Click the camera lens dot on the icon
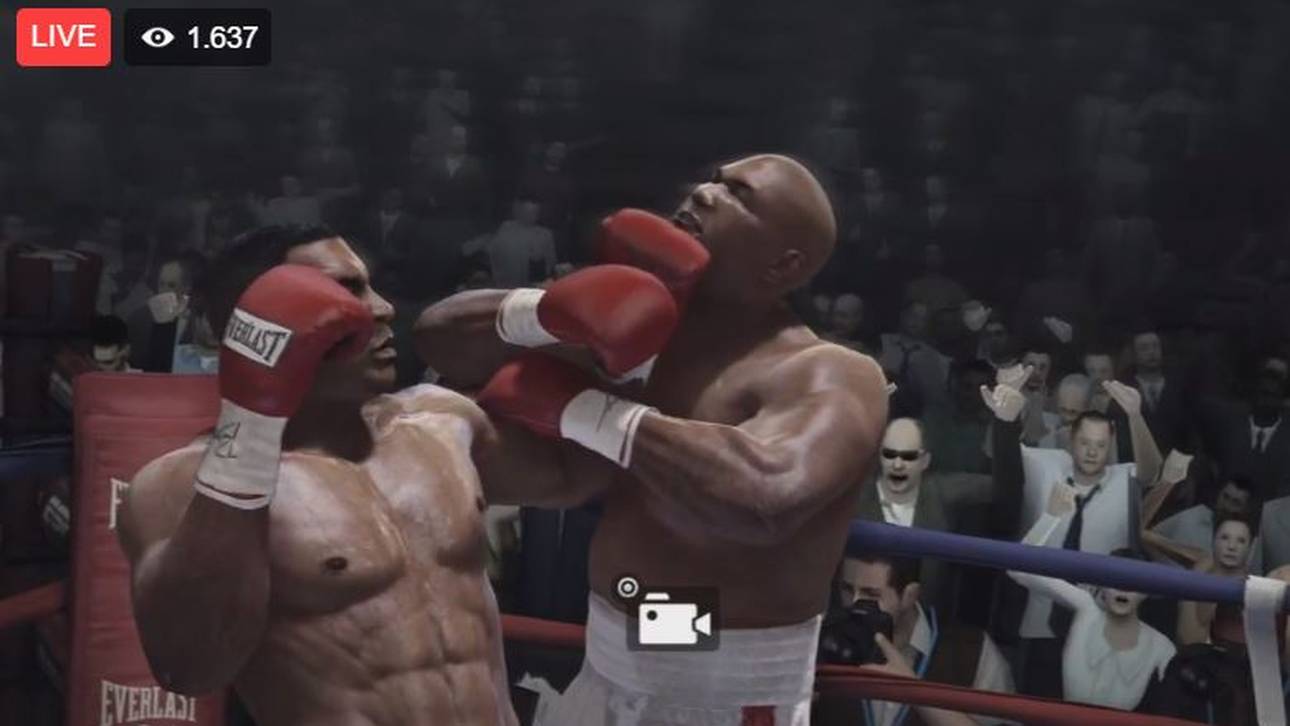 coord(654,614)
